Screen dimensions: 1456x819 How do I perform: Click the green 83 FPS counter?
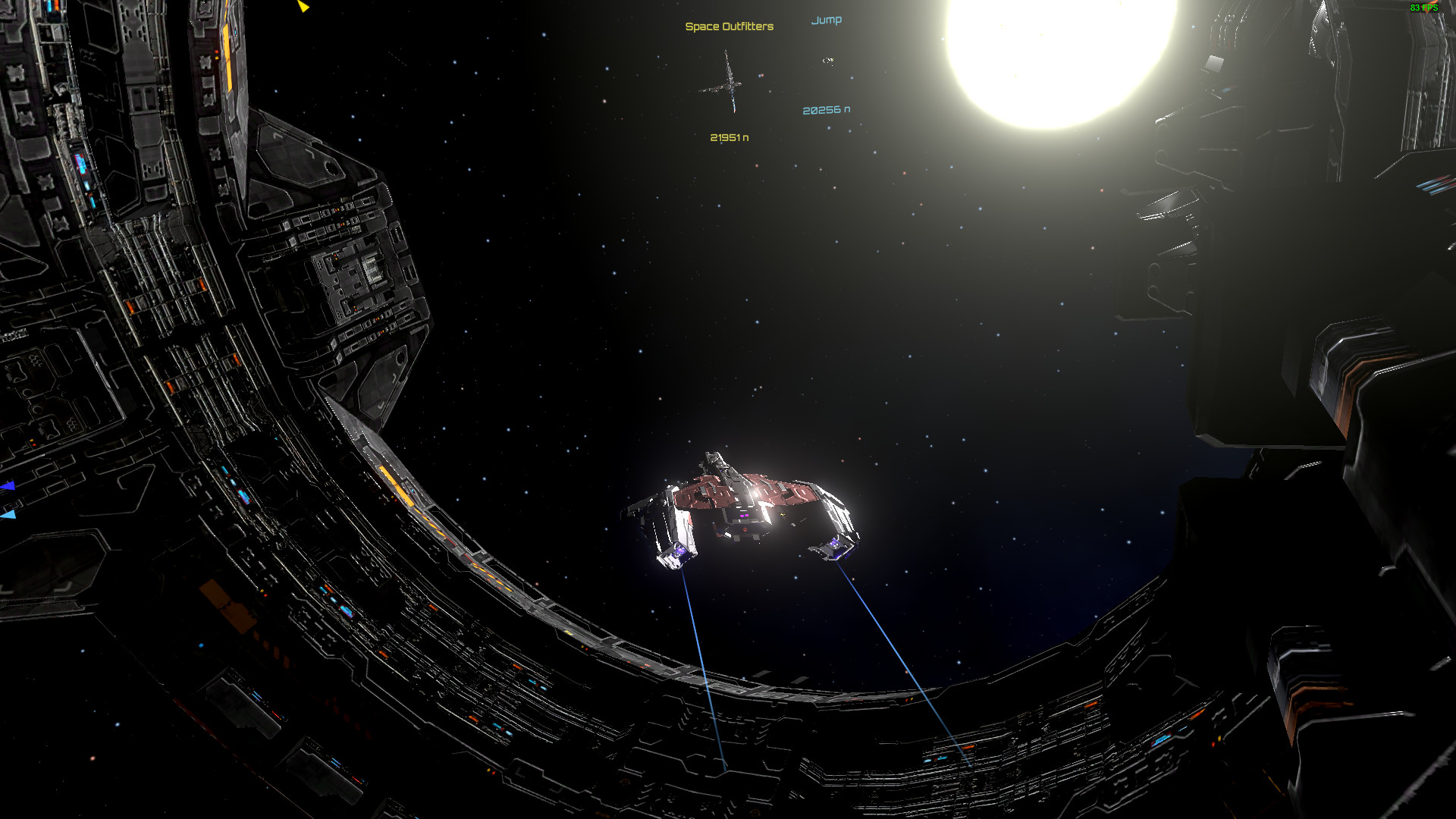[x=1423, y=8]
